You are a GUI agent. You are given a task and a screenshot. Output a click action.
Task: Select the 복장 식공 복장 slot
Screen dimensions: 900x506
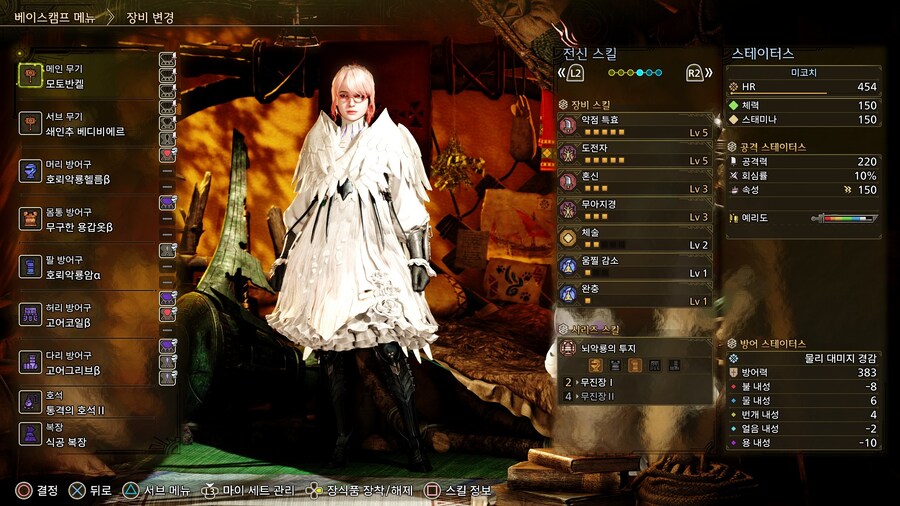tap(85, 433)
